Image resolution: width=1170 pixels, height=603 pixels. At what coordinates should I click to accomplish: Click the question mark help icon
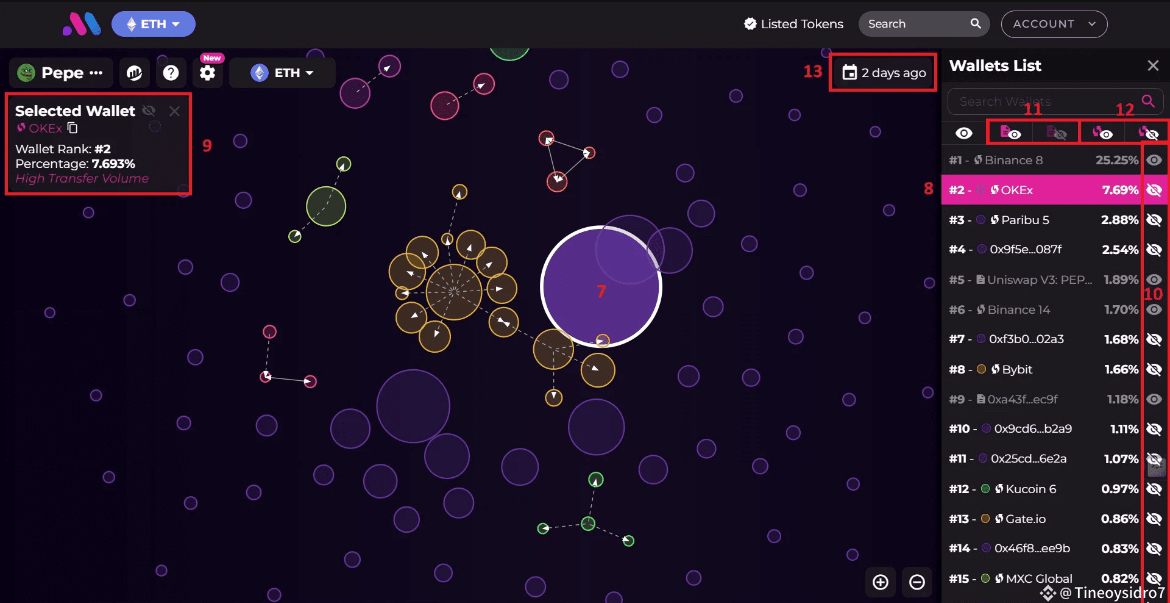pyautogui.click(x=171, y=73)
